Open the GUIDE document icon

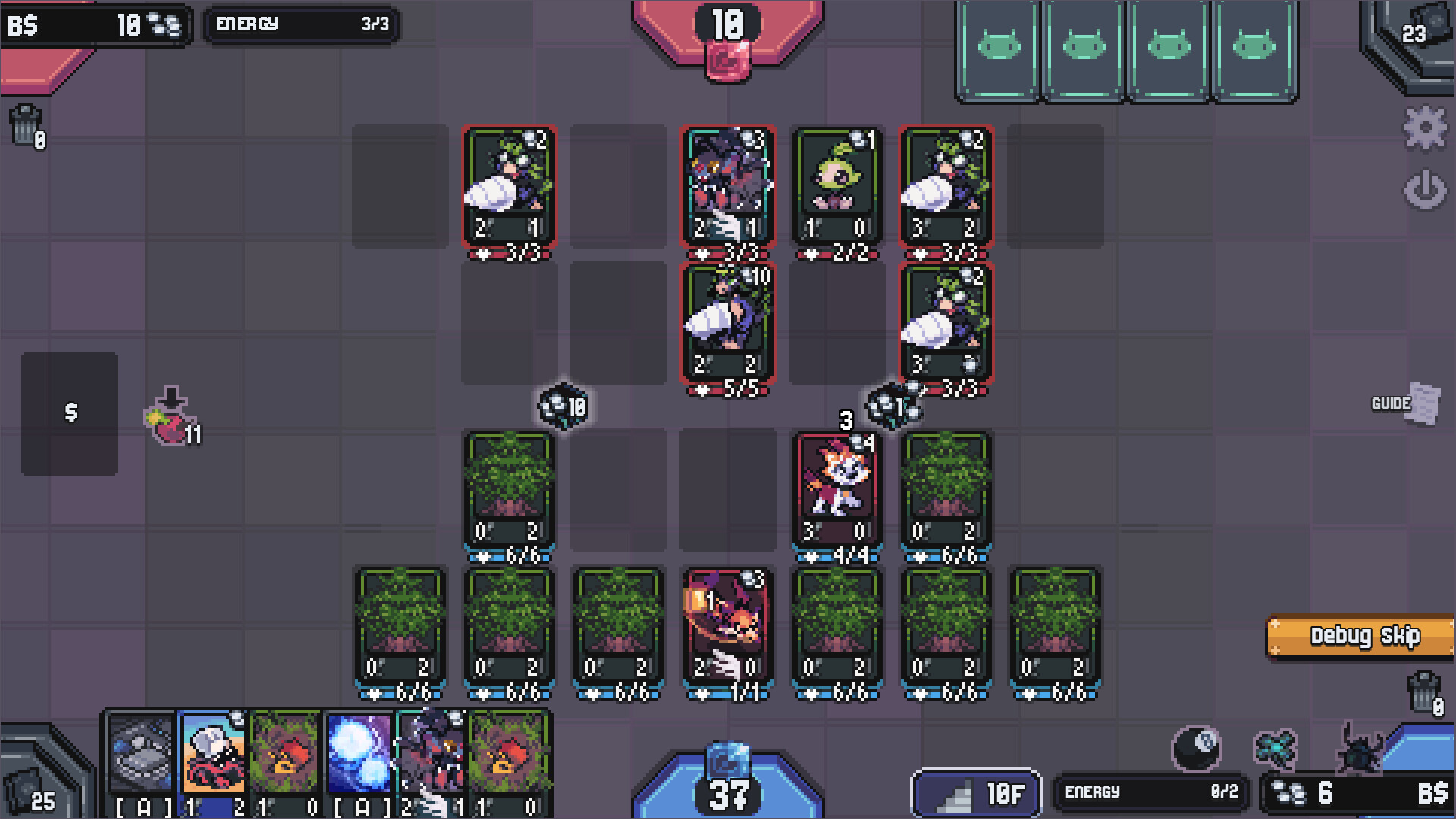click(x=1423, y=404)
